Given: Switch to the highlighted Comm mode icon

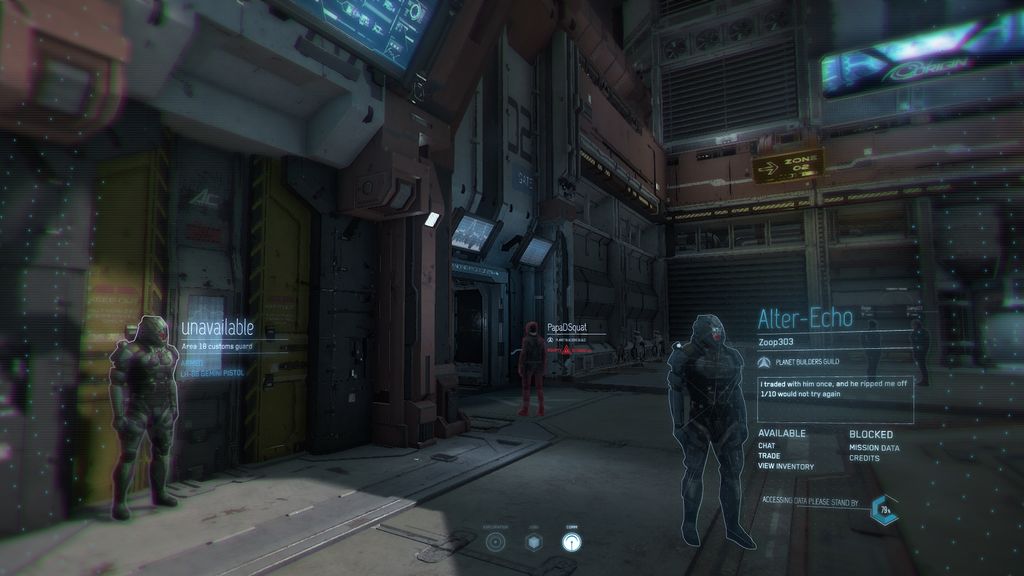Looking at the screenshot, I should 570,542.
